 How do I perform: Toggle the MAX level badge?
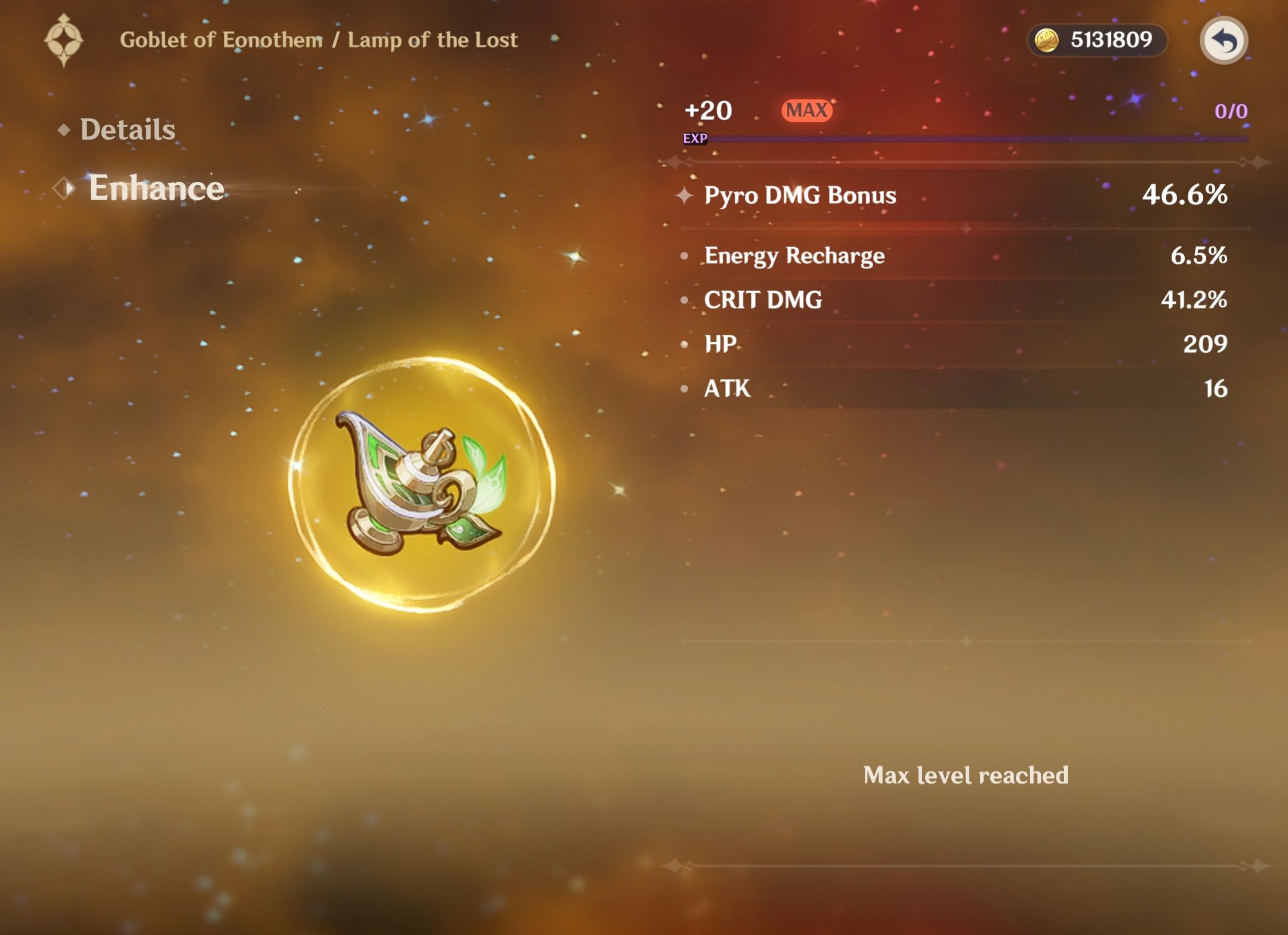pyautogui.click(x=806, y=111)
